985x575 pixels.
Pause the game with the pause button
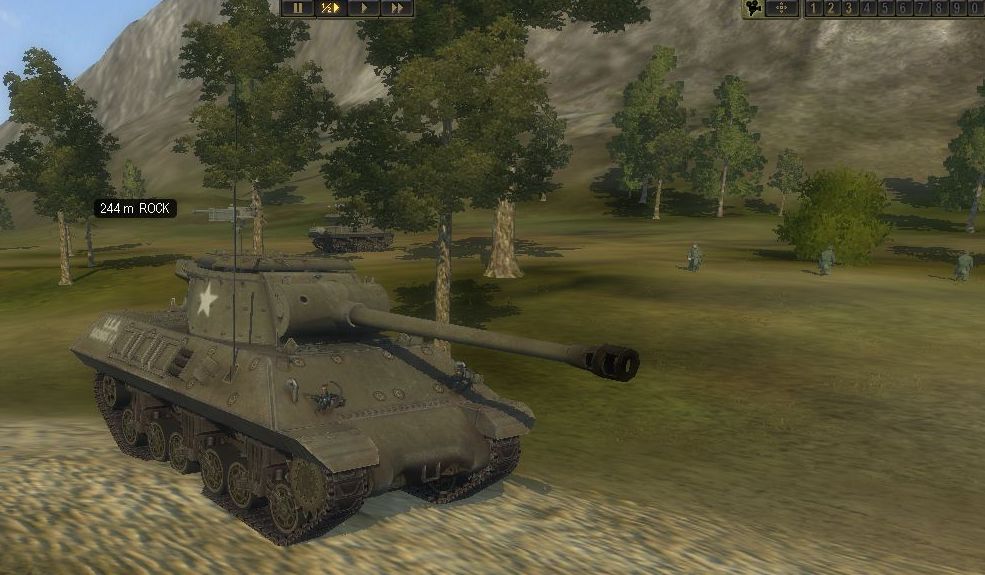click(297, 7)
